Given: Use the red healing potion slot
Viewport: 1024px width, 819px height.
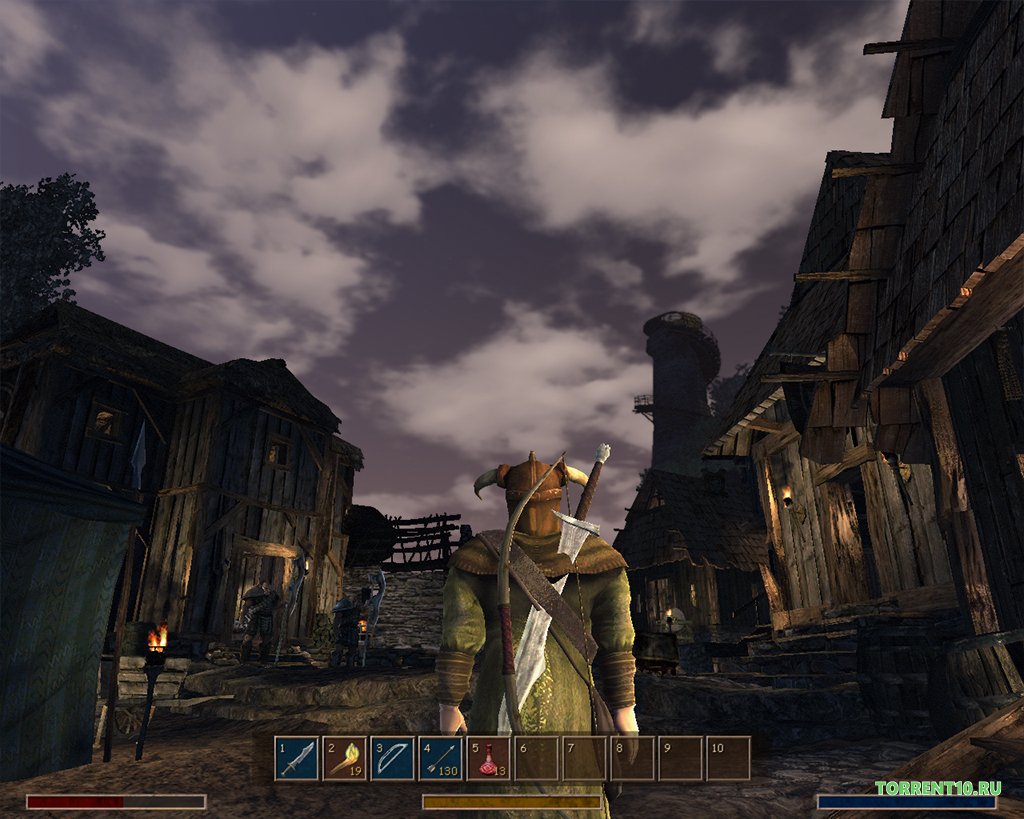Looking at the screenshot, I should point(489,758).
